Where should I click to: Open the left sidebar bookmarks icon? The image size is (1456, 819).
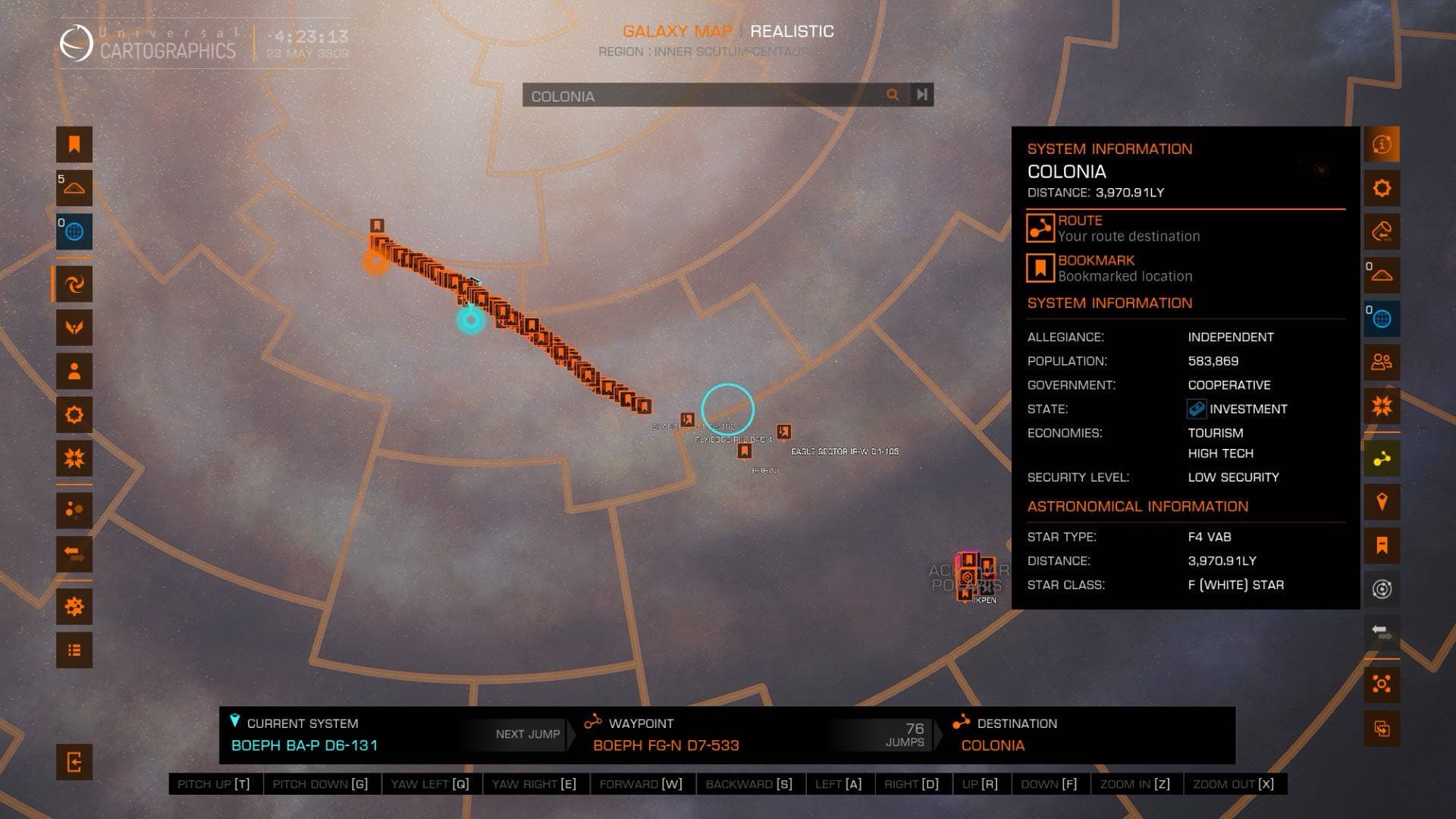click(74, 144)
